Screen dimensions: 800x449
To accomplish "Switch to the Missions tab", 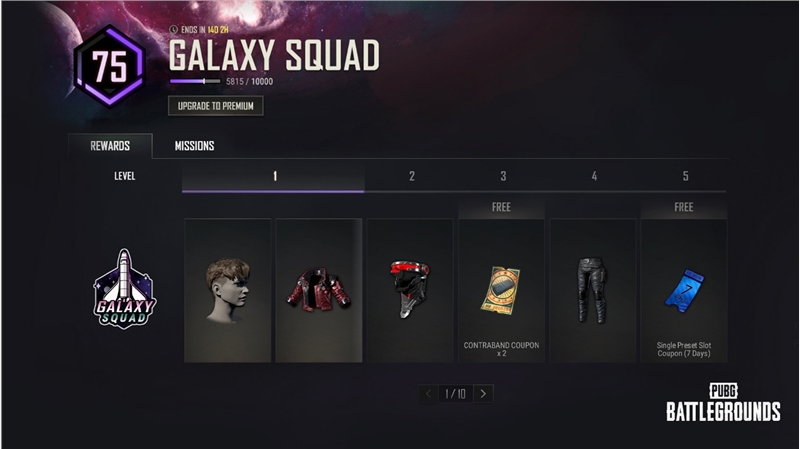I will click(194, 146).
